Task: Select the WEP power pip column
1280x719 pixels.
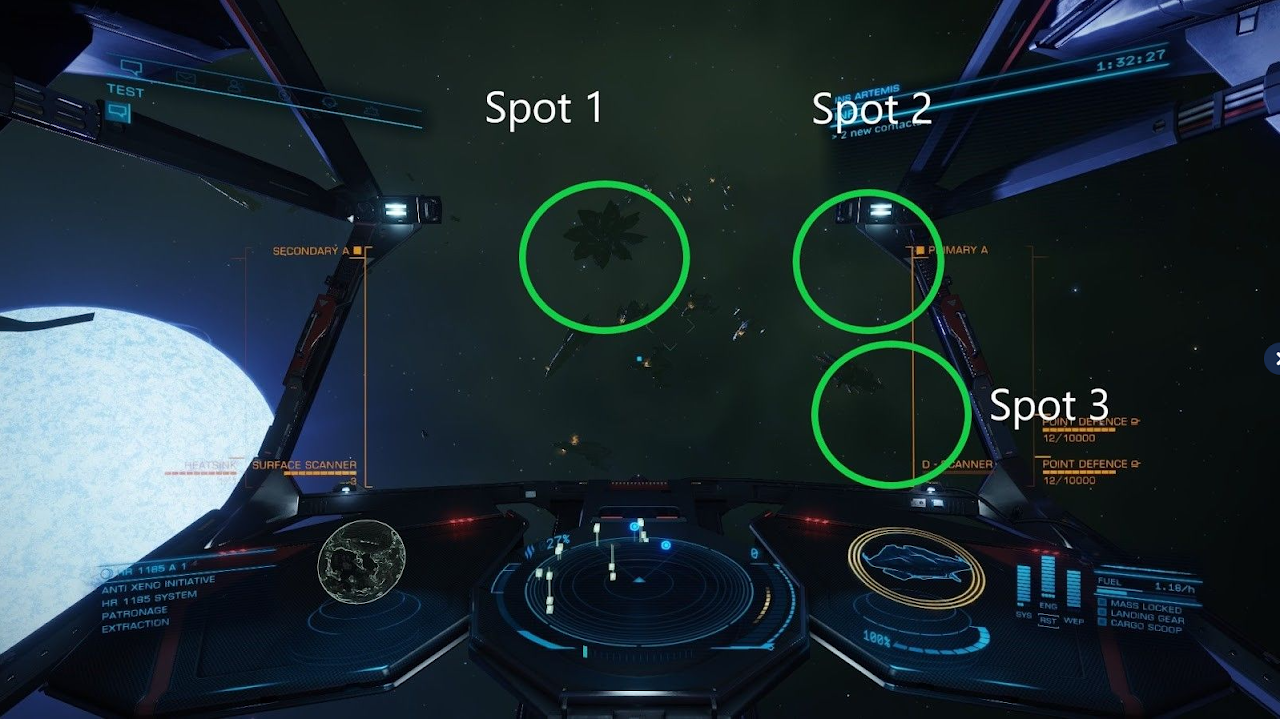Action: coord(1073,588)
